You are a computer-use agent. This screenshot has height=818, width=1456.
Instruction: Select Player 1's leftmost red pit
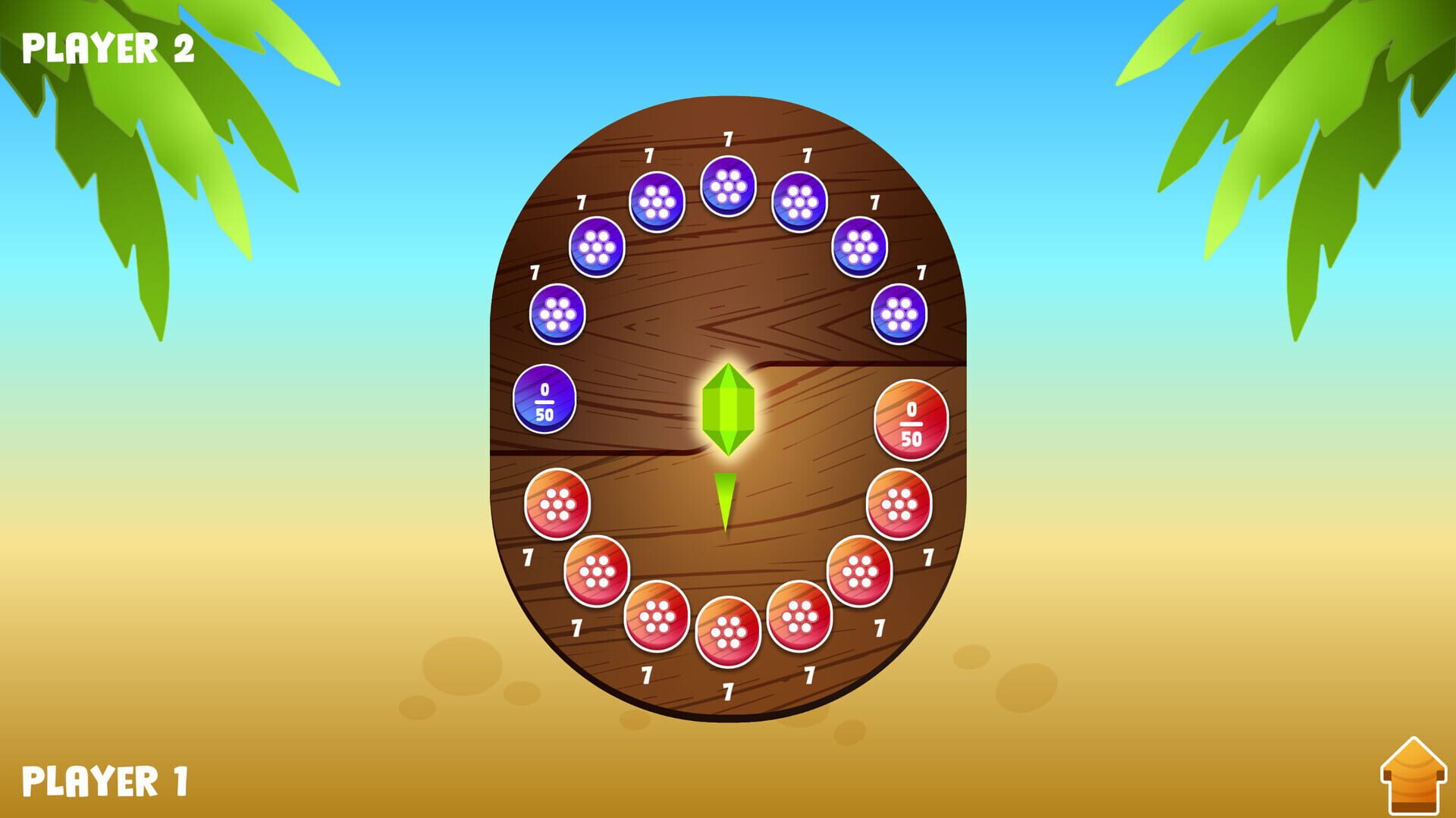click(559, 504)
